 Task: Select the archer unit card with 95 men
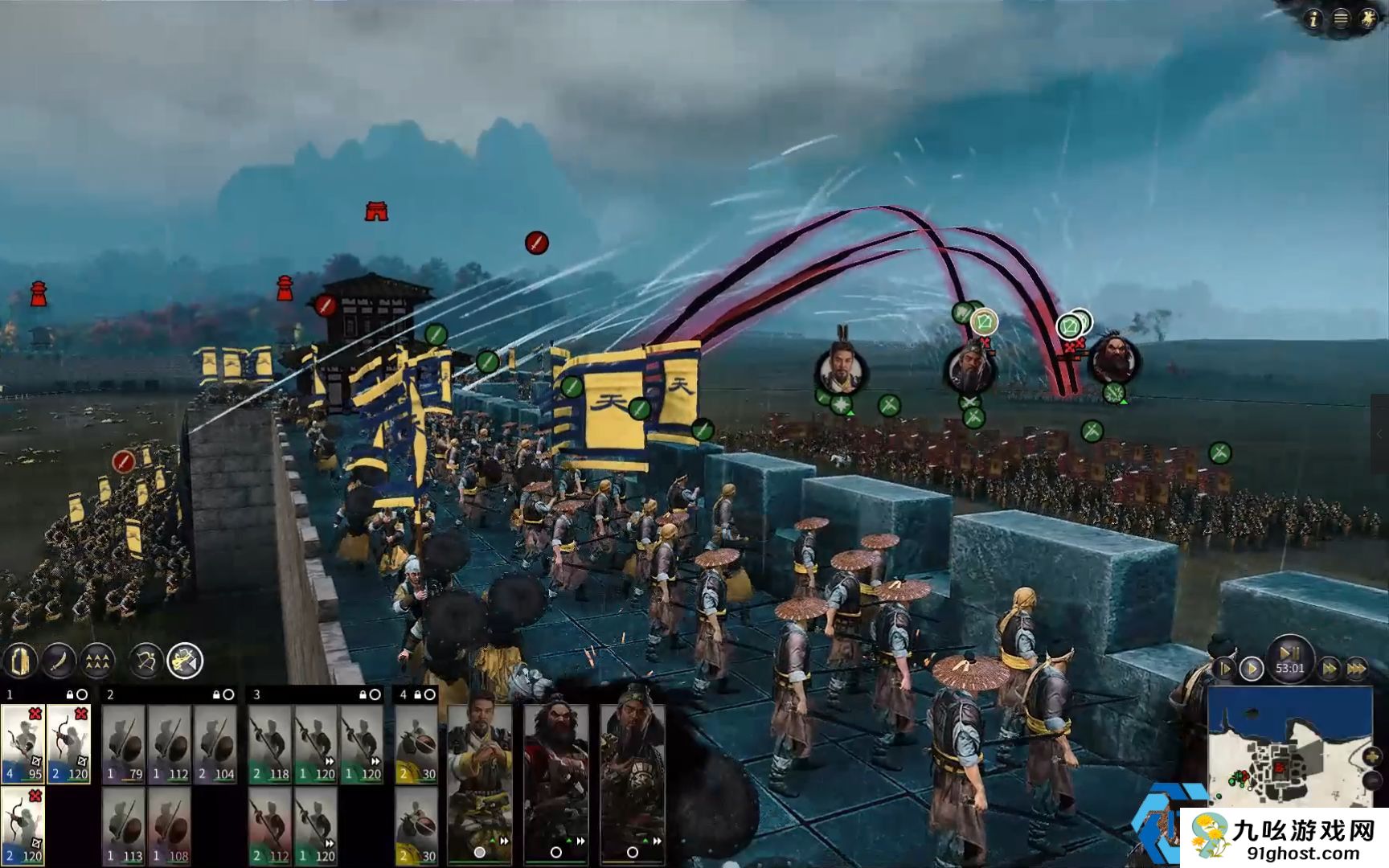tap(23, 744)
